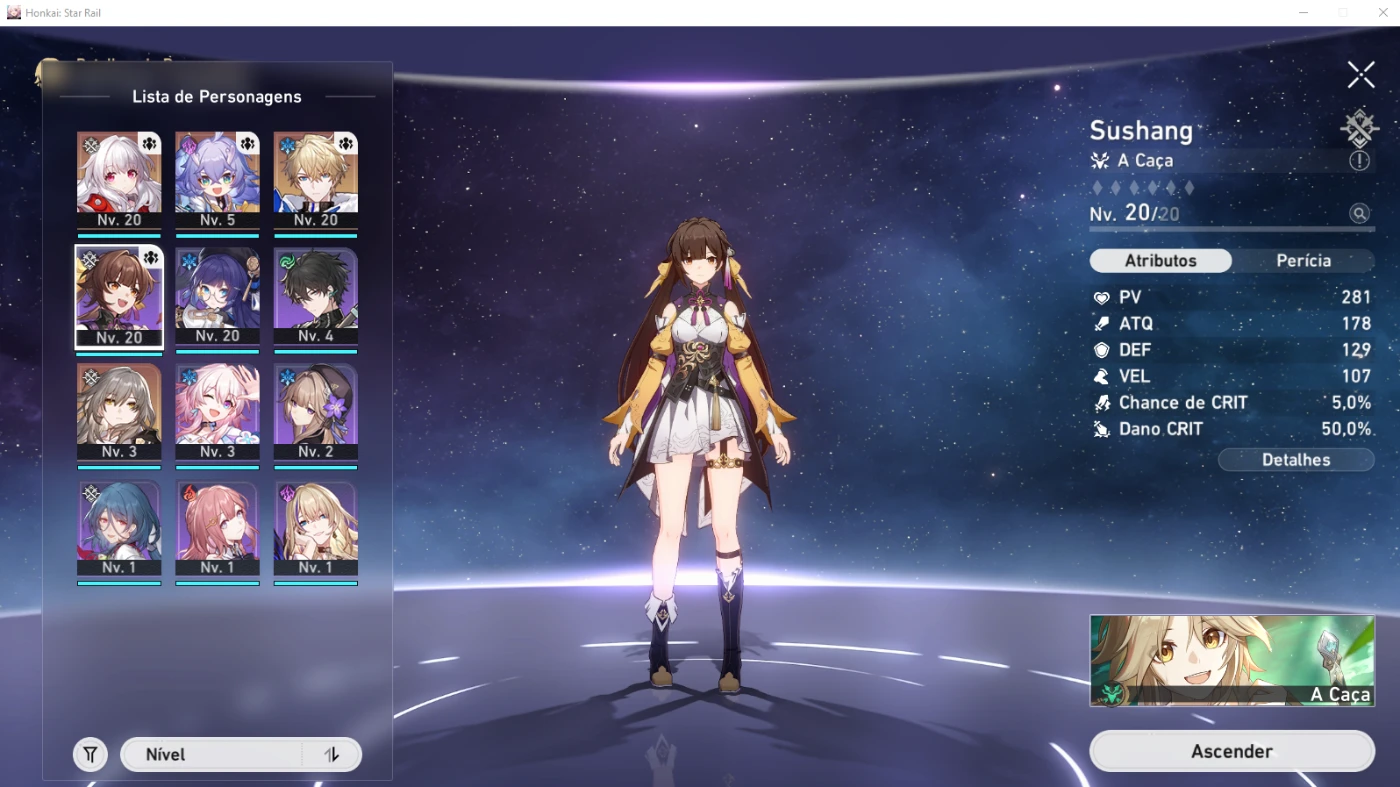Open Detalhes for full attributes

pos(1296,459)
